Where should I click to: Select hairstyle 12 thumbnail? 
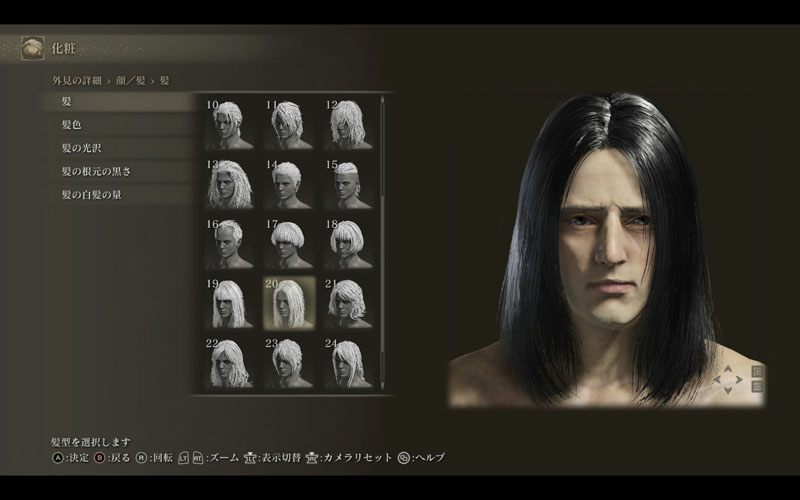(x=348, y=125)
